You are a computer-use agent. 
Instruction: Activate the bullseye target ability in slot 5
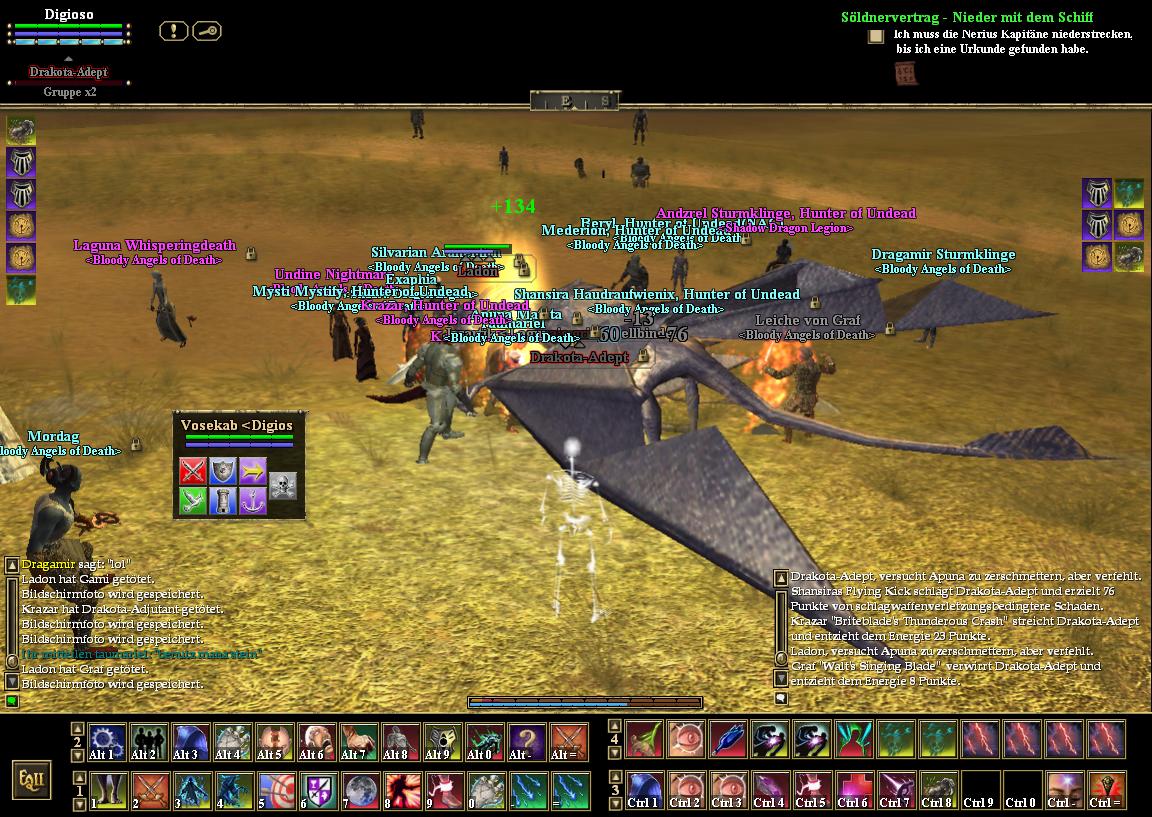275,789
